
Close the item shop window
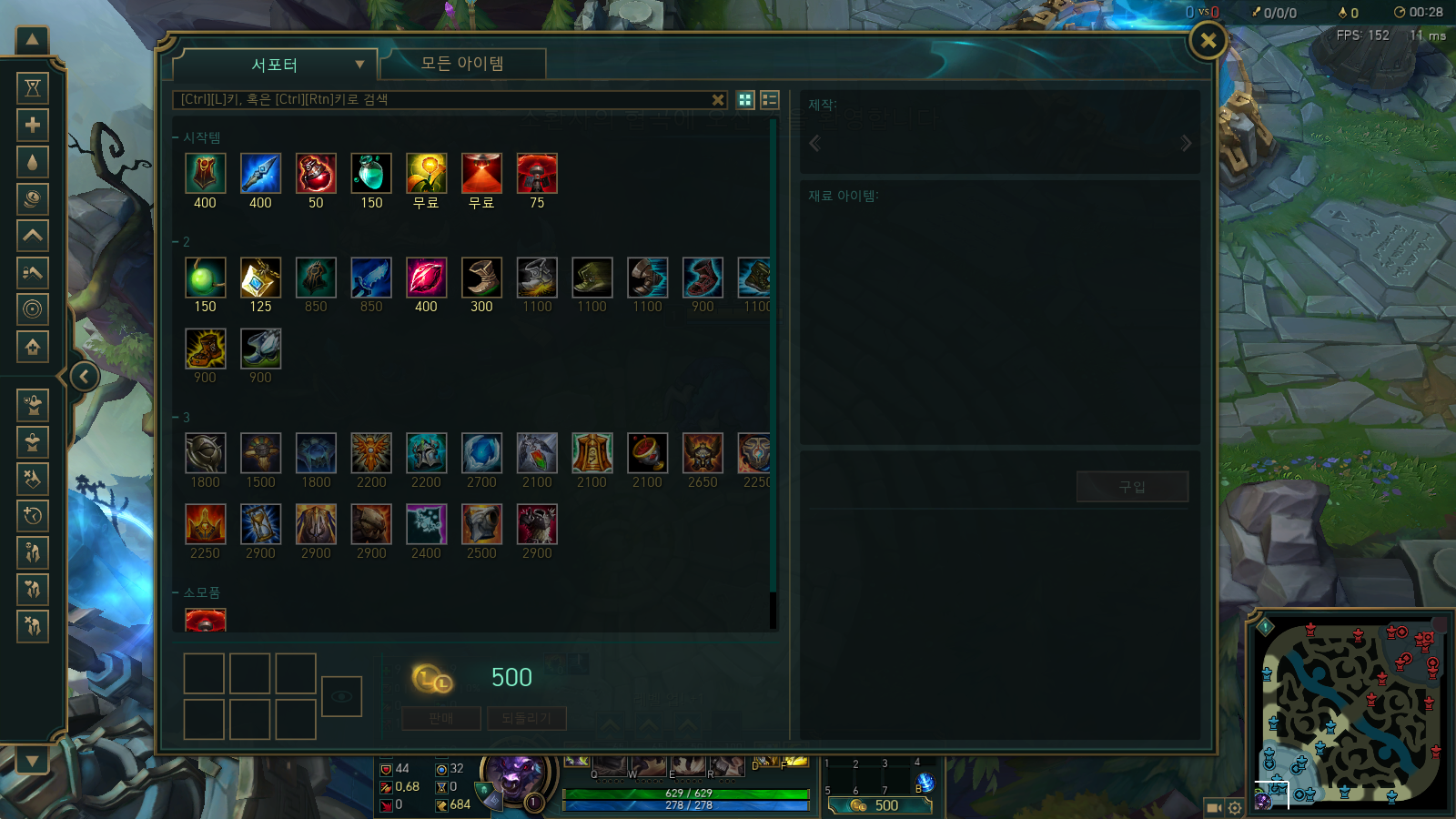click(1208, 40)
